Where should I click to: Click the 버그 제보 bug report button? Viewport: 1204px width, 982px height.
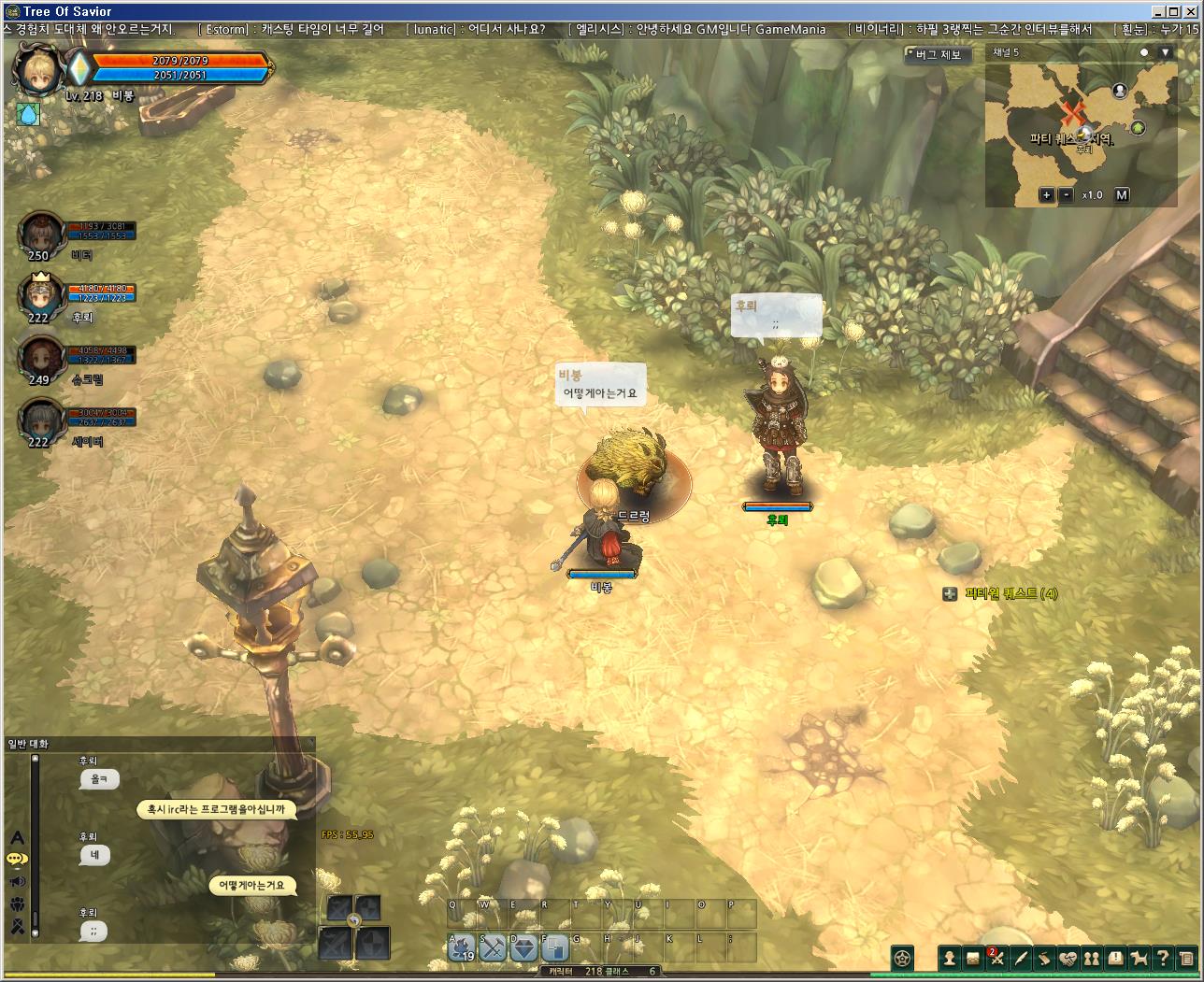[x=938, y=55]
